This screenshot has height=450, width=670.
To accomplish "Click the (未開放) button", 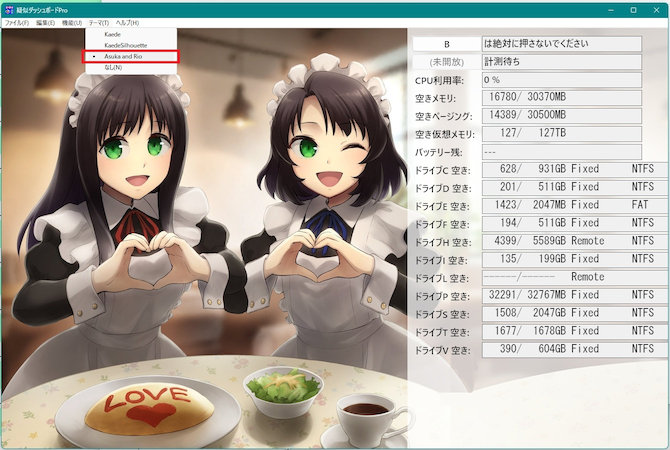I will [x=446, y=61].
